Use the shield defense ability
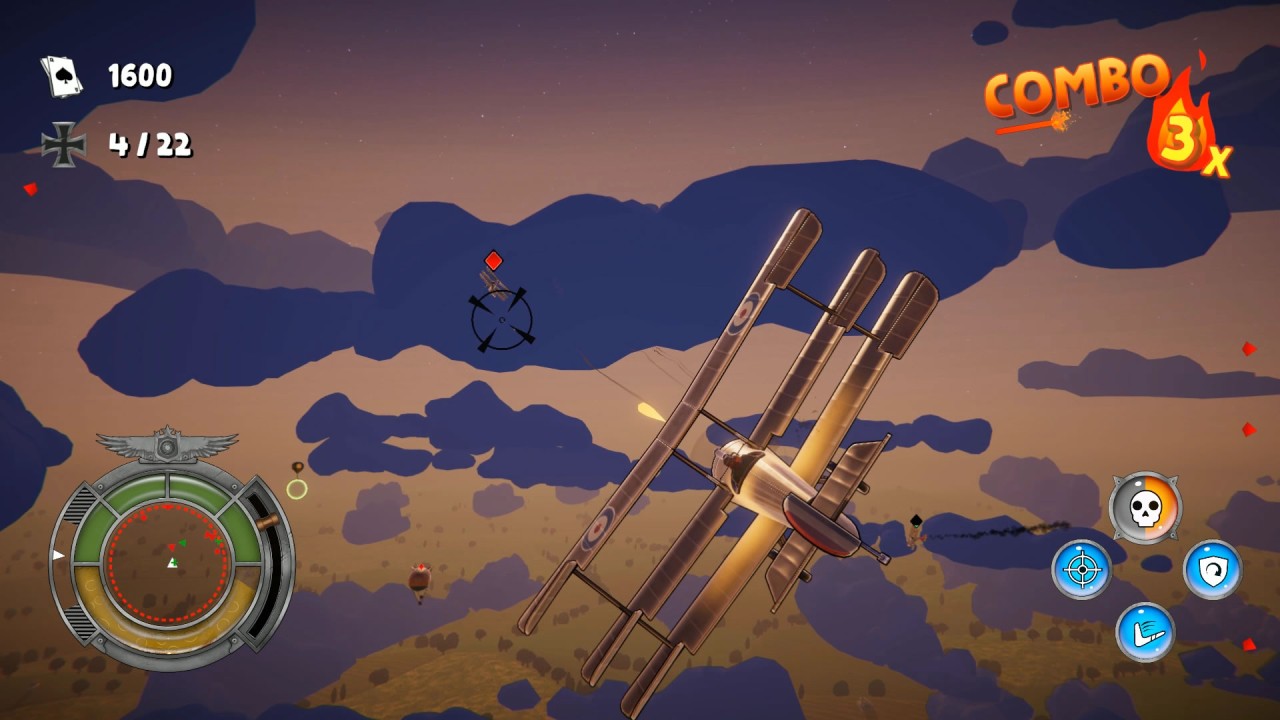The image size is (1280, 720). pos(1212,570)
